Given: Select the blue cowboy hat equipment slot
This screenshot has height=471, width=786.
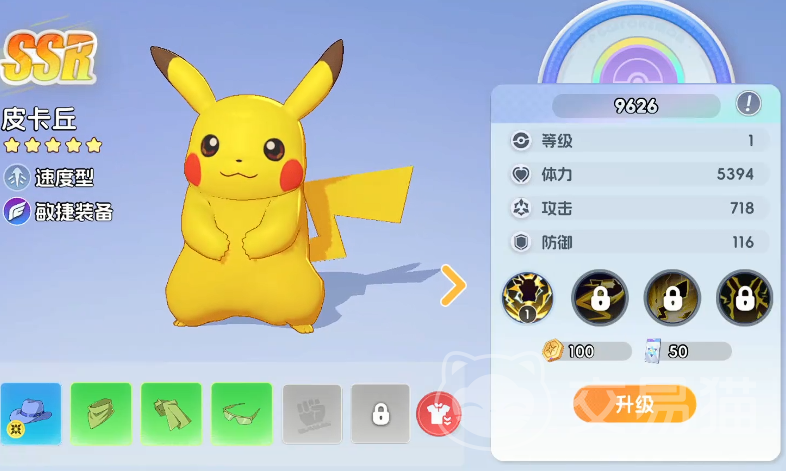Looking at the screenshot, I should point(31,413).
